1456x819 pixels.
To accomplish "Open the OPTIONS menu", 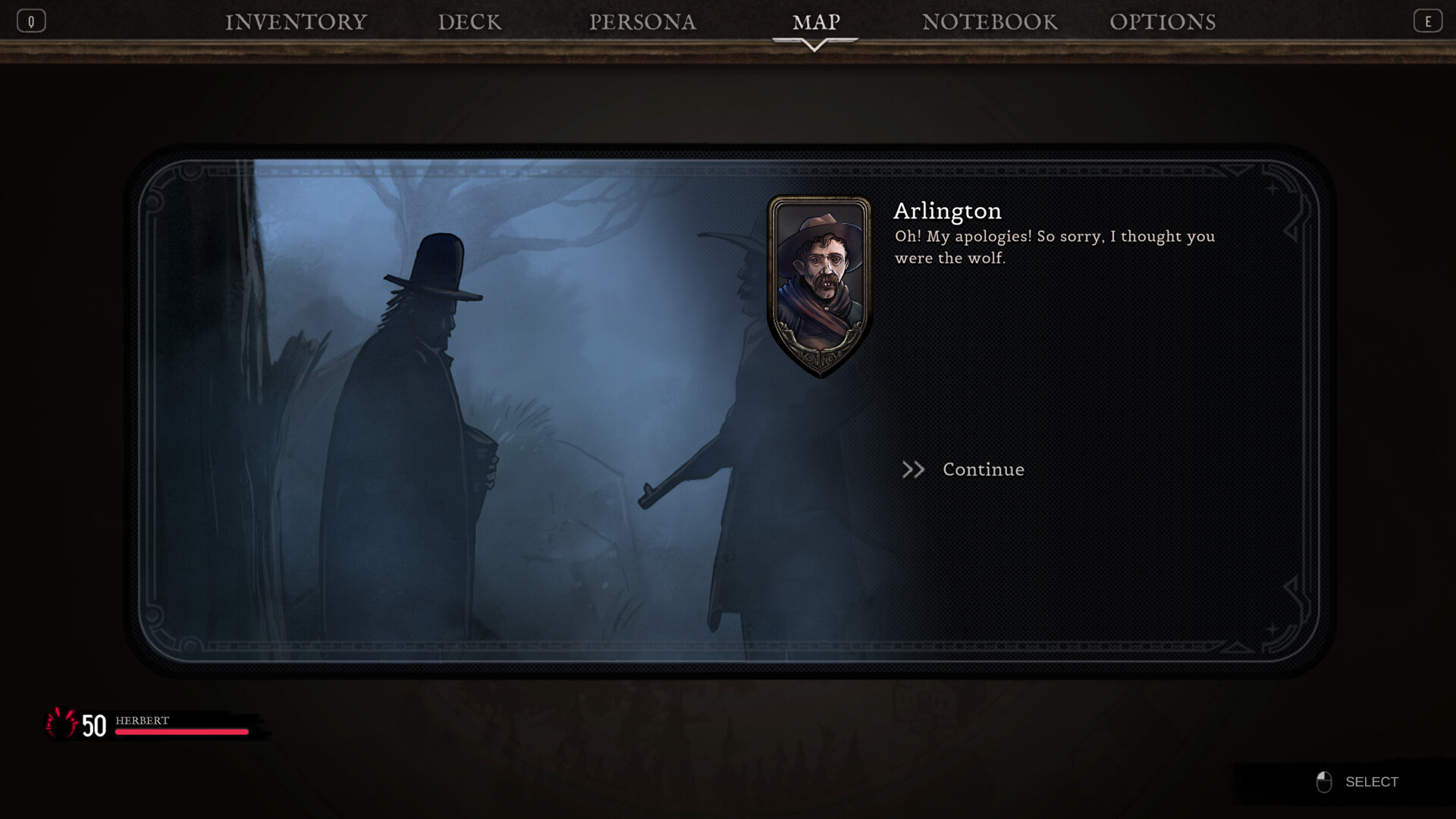I will tap(1164, 22).
